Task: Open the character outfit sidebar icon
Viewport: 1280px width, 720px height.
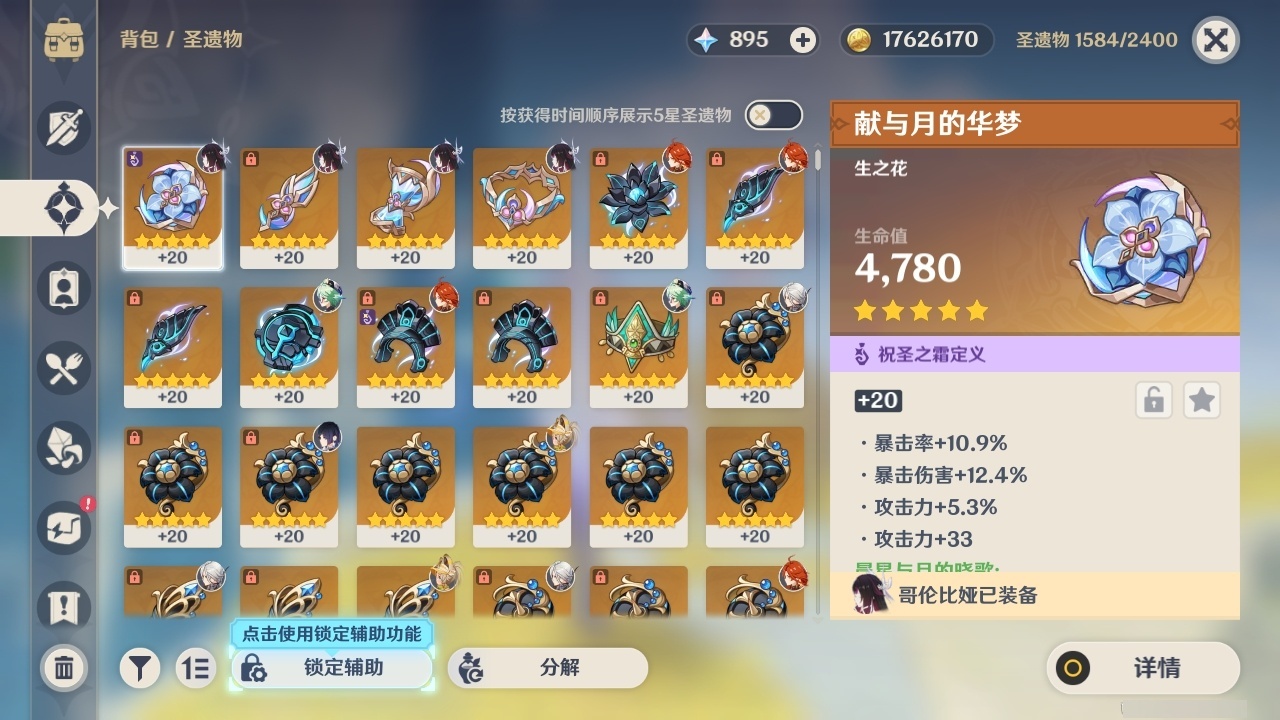Action: coord(62,288)
